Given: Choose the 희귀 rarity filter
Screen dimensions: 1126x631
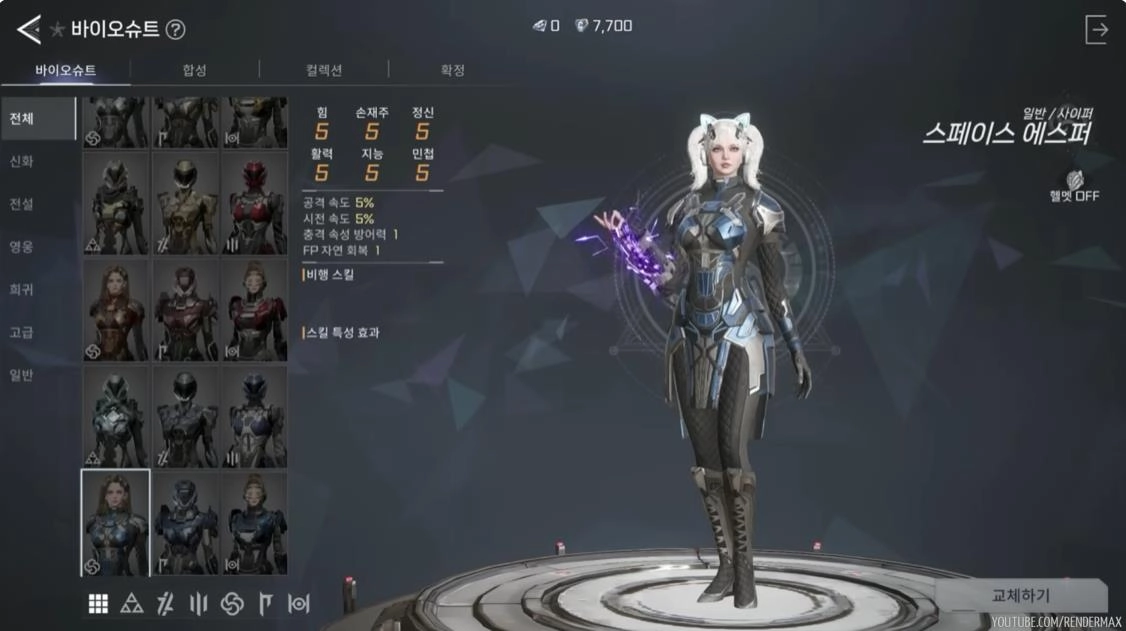Looking at the screenshot, I should [x=22, y=289].
